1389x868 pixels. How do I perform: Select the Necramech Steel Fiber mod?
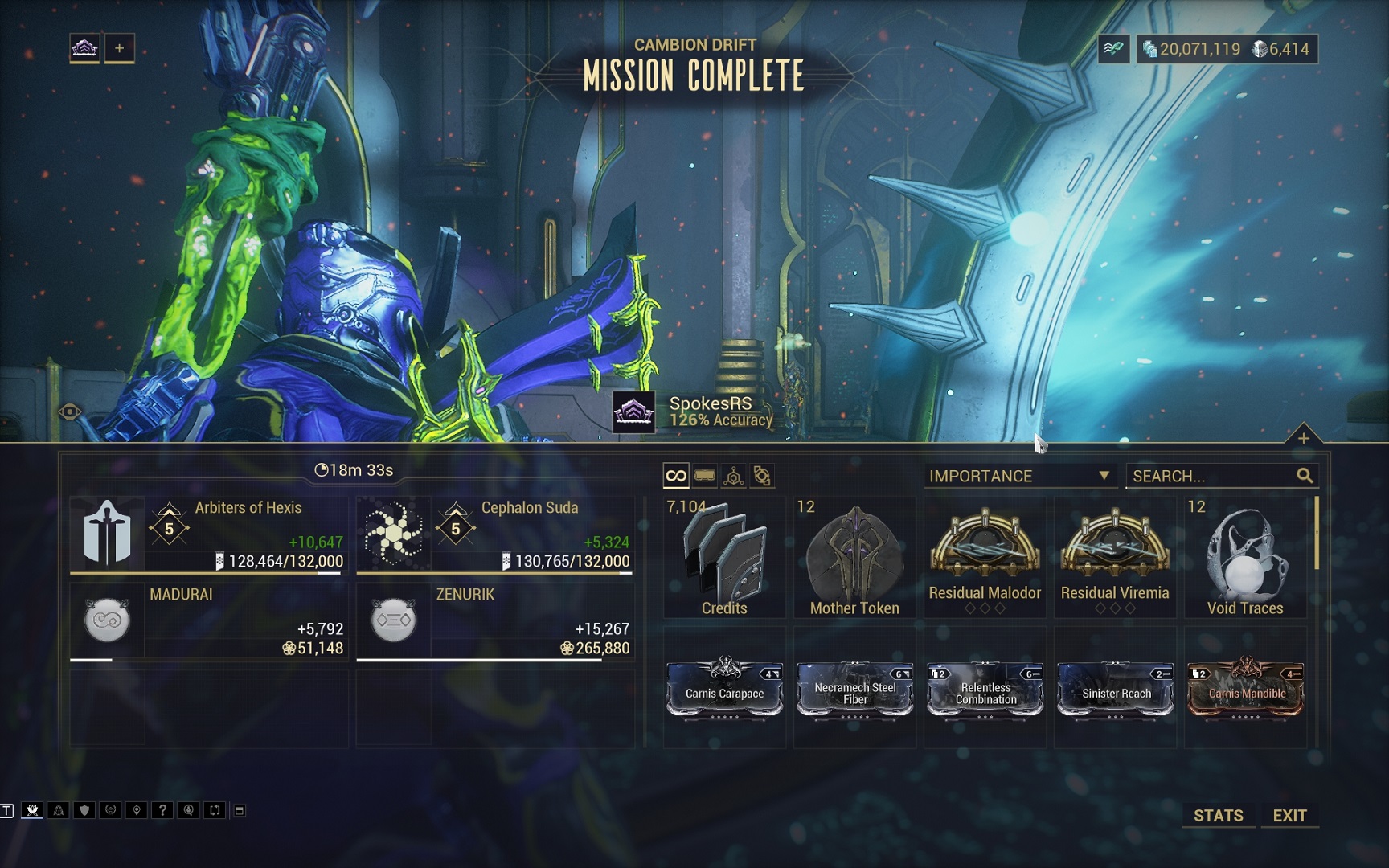[854, 689]
